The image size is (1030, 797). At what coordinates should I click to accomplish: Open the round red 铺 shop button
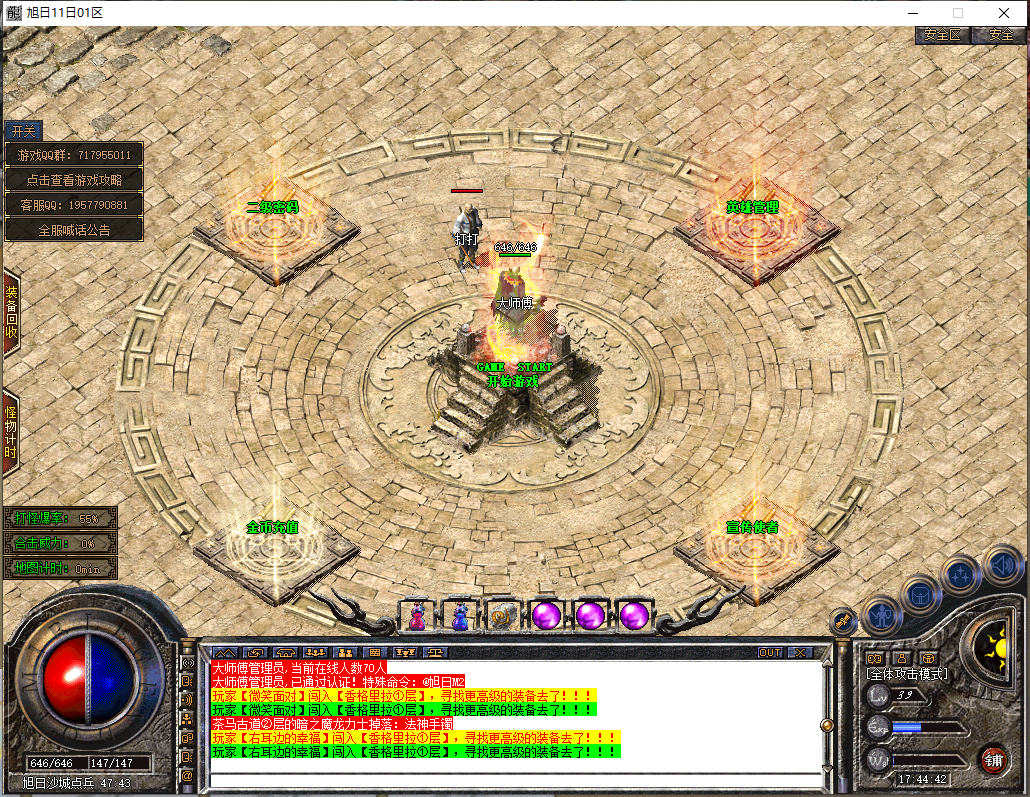point(993,758)
